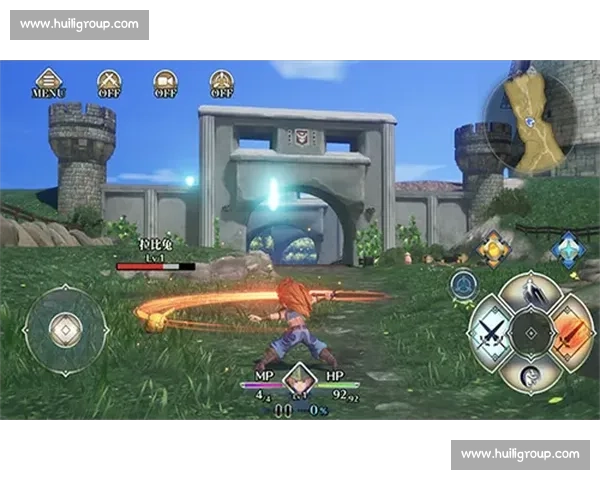Tap the jumping figure button
The height and width of the screenshot is (480, 600).
click(531, 293)
